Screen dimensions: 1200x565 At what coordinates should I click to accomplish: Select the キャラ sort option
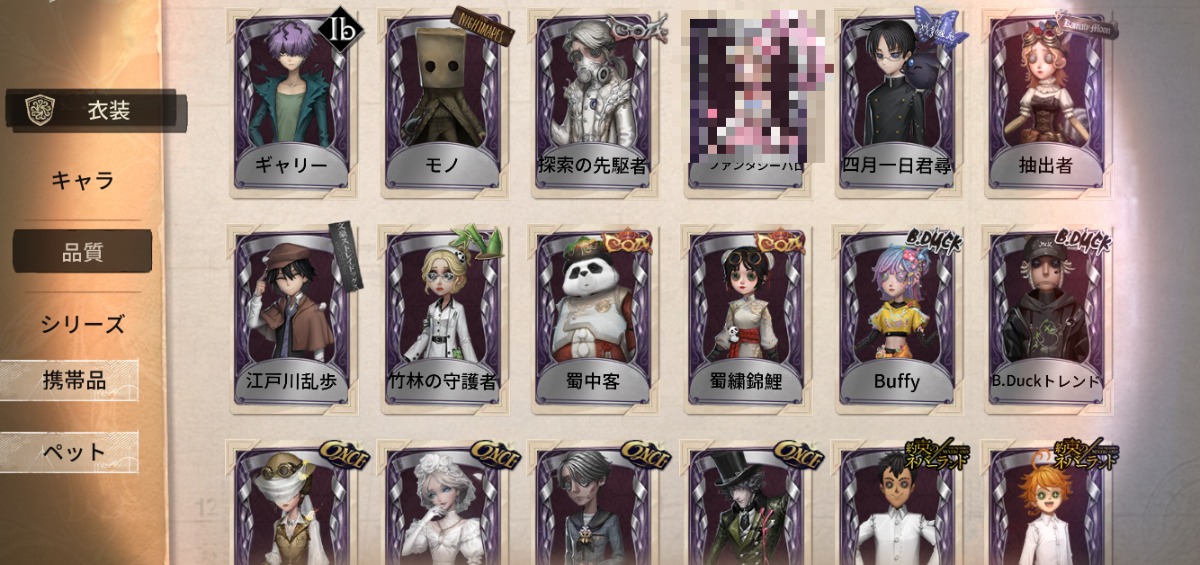click(83, 181)
